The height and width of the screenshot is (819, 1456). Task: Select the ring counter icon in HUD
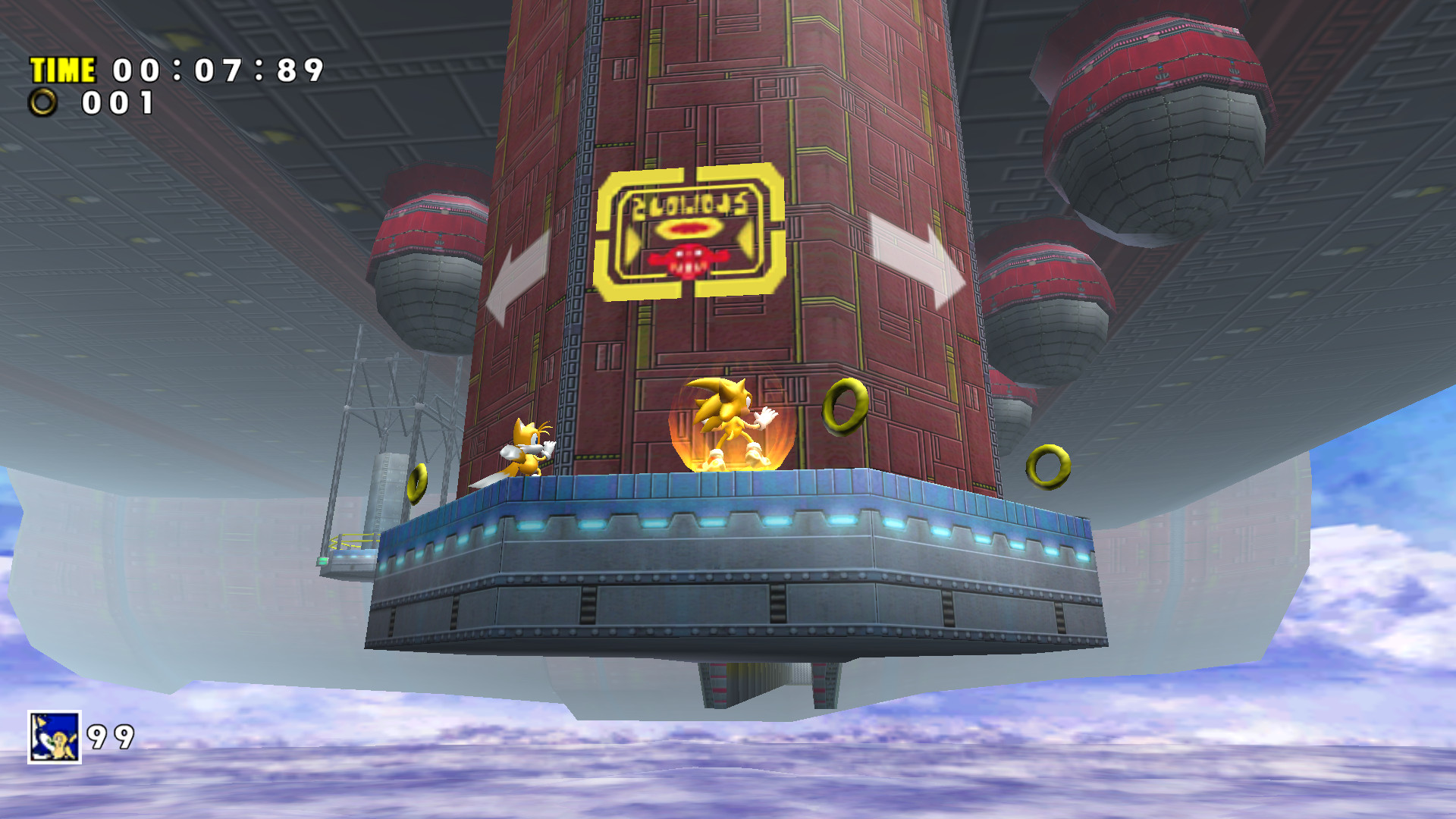[x=45, y=102]
